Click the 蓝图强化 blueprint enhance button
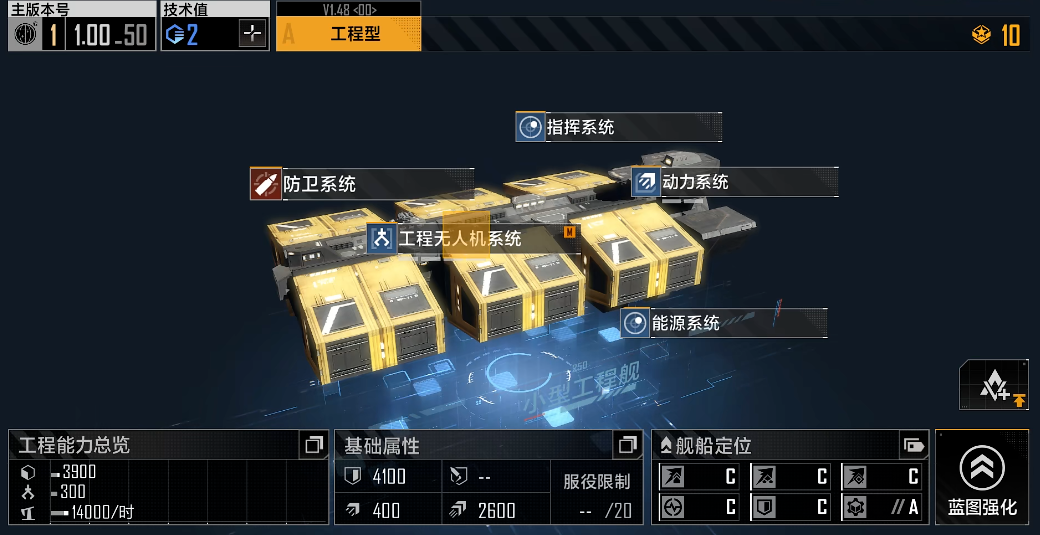This screenshot has height=535, width=1040. click(x=982, y=478)
